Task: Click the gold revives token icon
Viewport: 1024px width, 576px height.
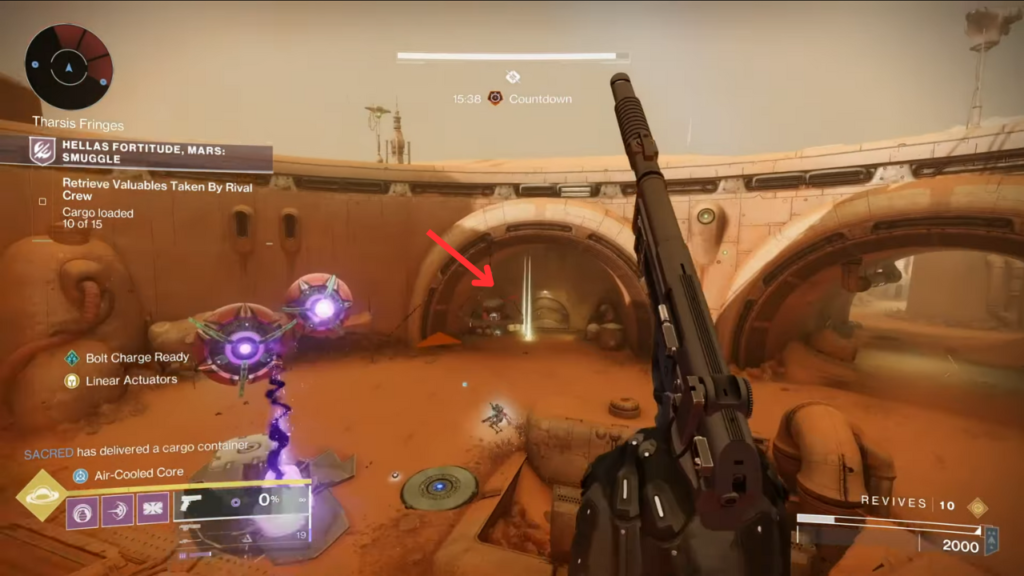Action: (977, 507)
